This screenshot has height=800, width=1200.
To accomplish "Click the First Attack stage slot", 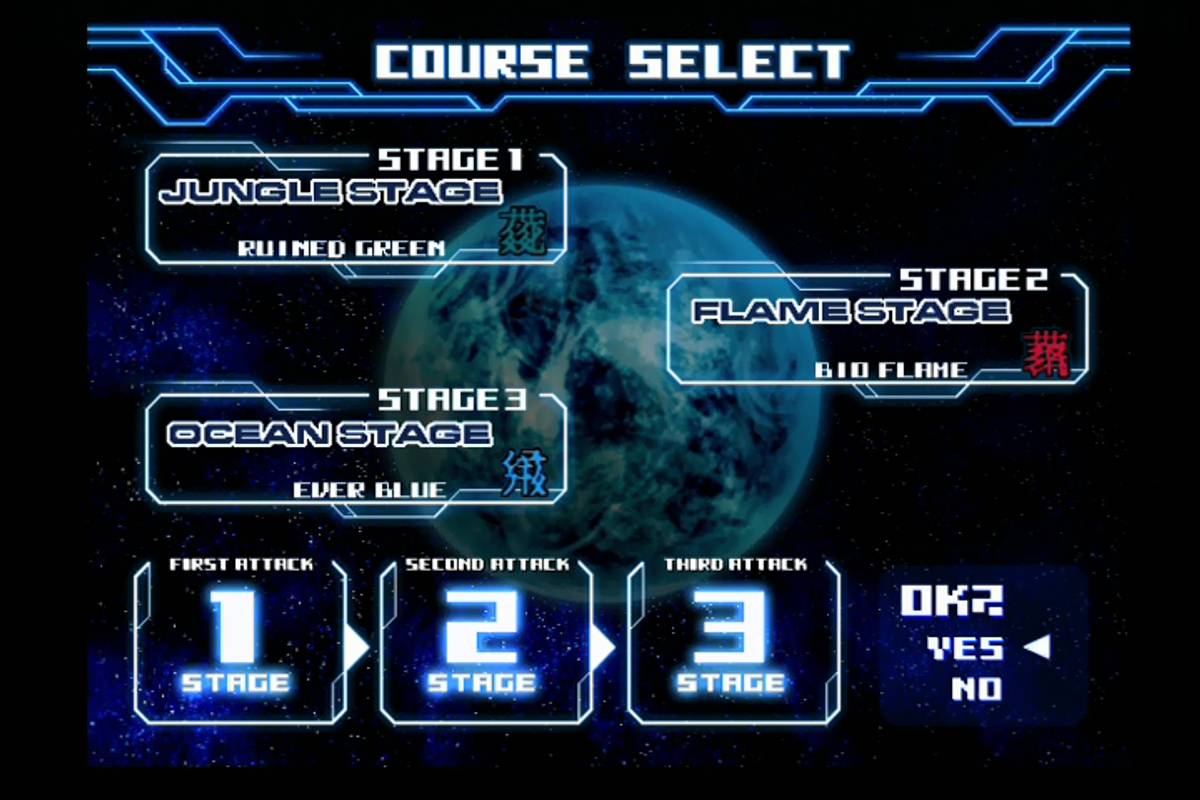I will pyautogui.click(x=240, y=642).
